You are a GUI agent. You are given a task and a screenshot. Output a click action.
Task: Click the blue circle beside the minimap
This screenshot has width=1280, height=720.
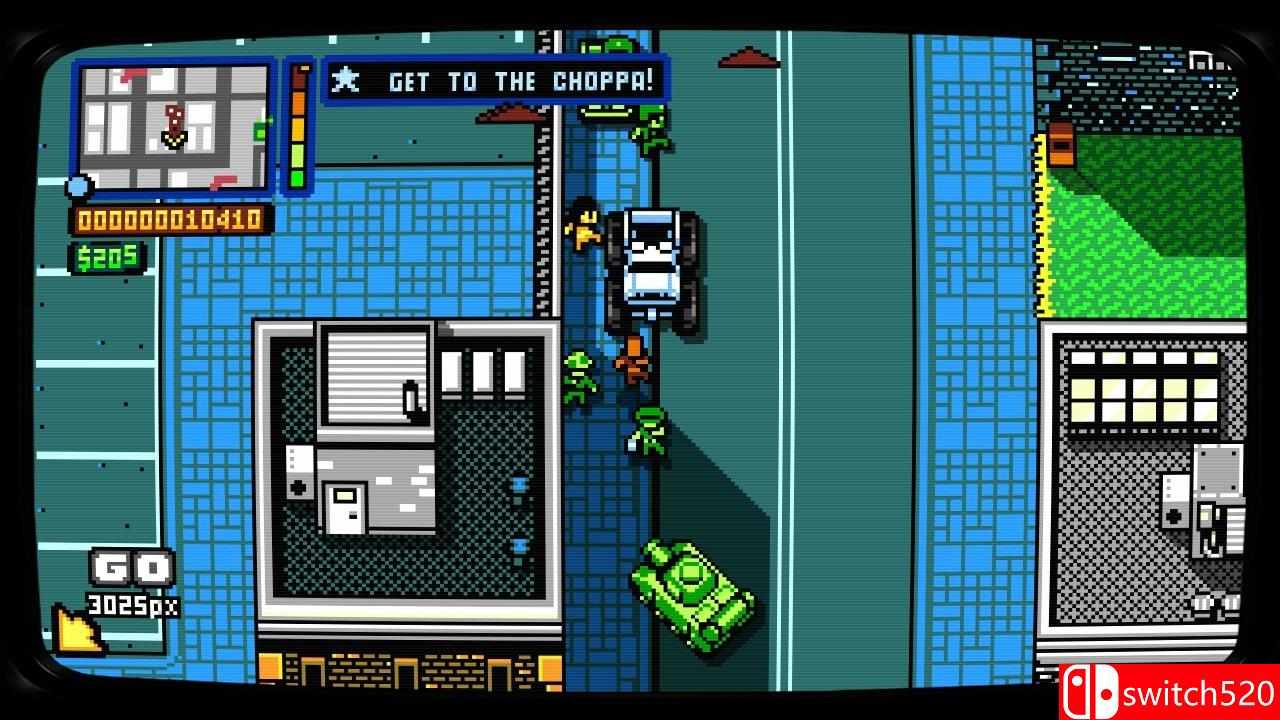(x=78, y=185)
